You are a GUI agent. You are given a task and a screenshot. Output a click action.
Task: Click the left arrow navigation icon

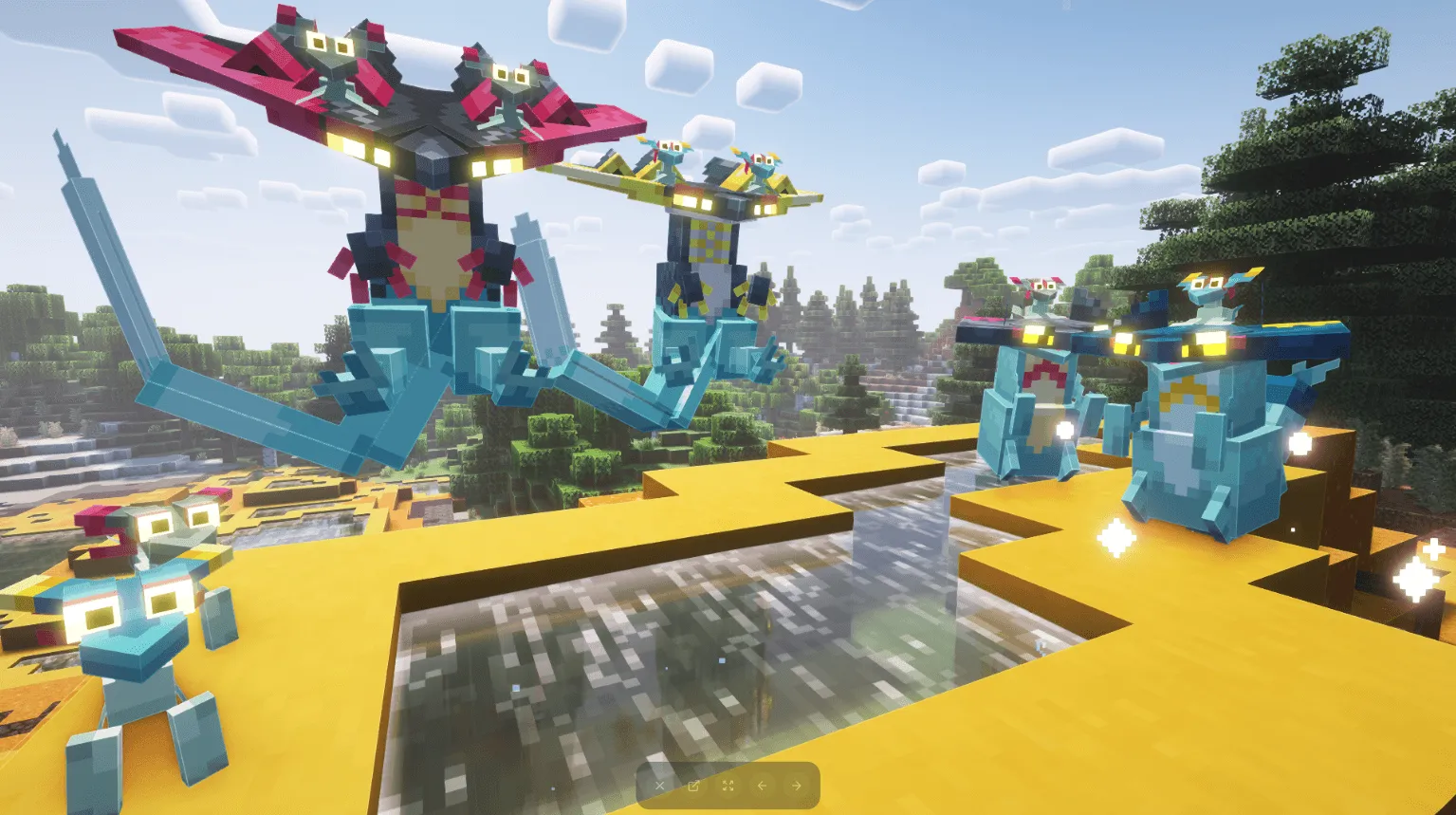pyautogui.click(x=762, y=786)
